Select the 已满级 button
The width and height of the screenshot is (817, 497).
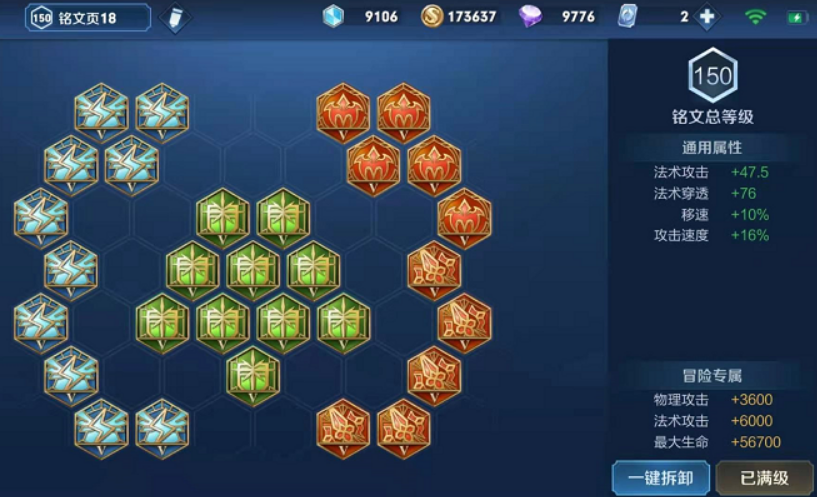point(764,477)
